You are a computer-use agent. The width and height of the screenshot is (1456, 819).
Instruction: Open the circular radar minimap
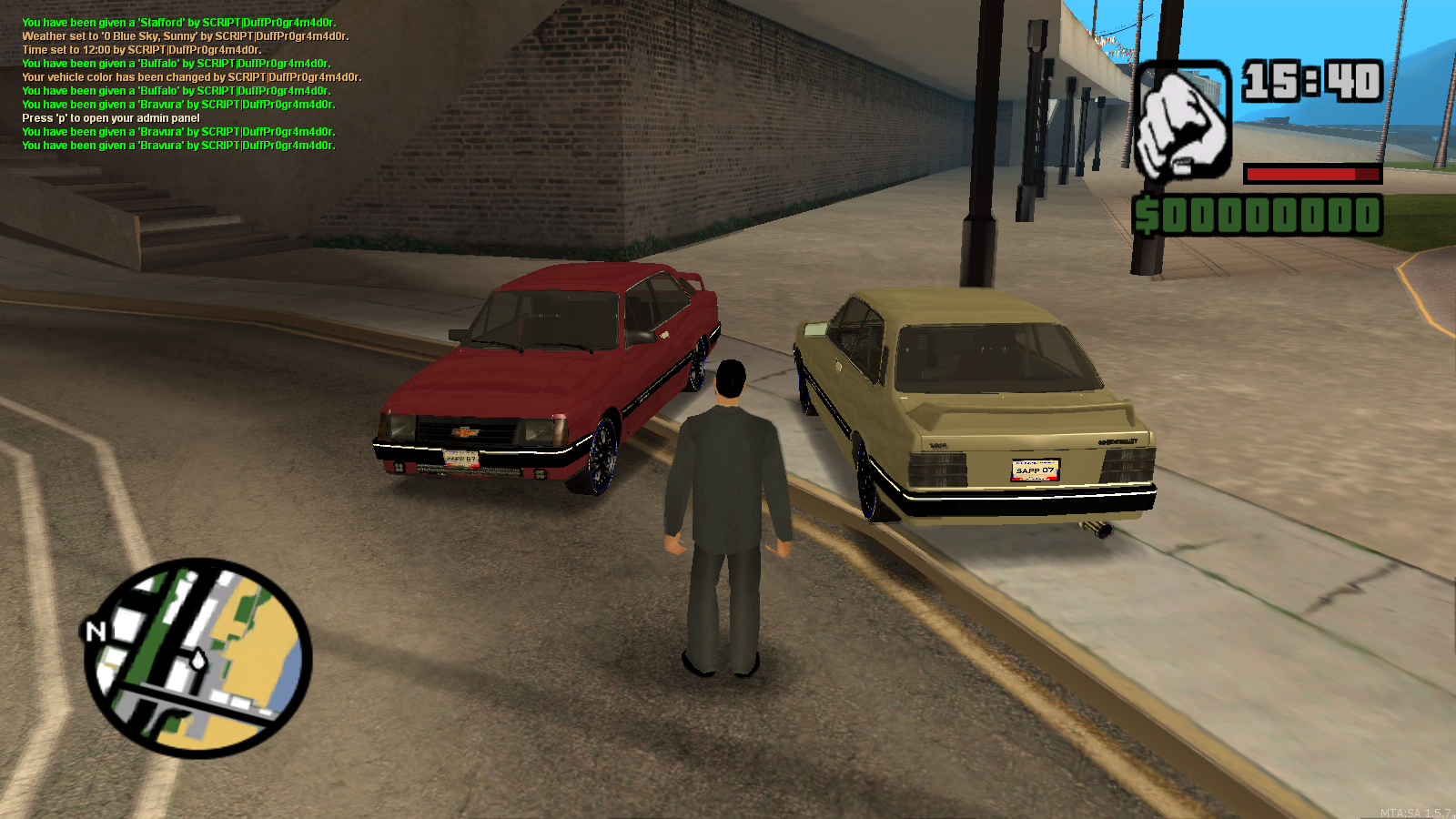(198, 658)
